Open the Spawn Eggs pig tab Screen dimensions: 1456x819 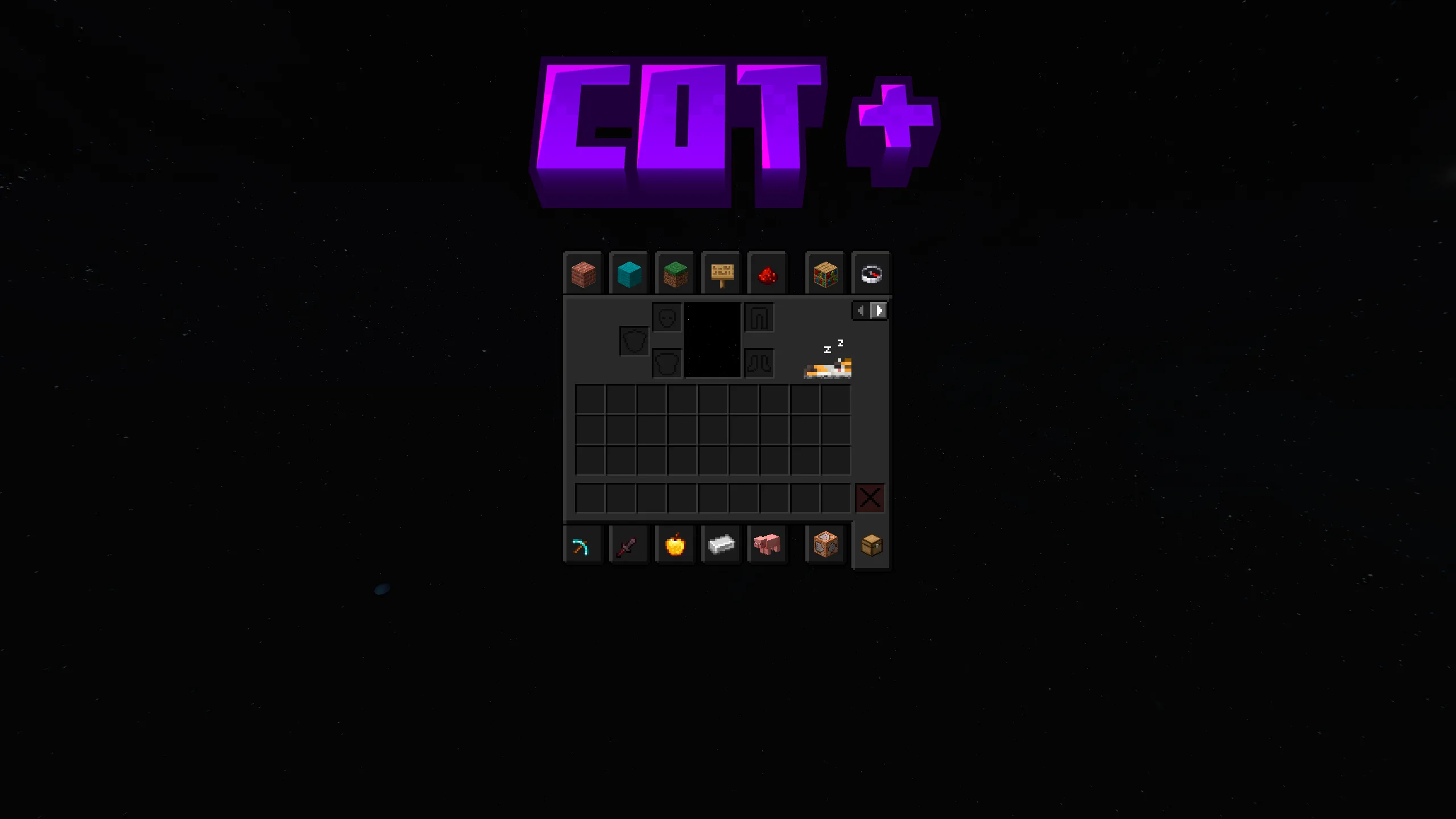pos(767,544)
